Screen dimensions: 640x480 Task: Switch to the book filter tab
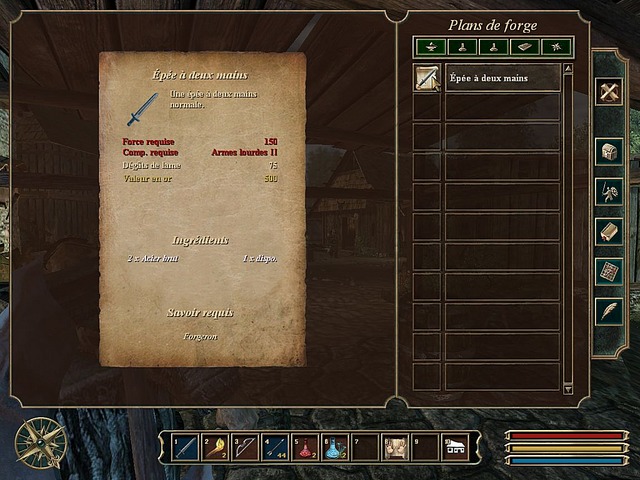pyautogui.click(x=524, y=47)
